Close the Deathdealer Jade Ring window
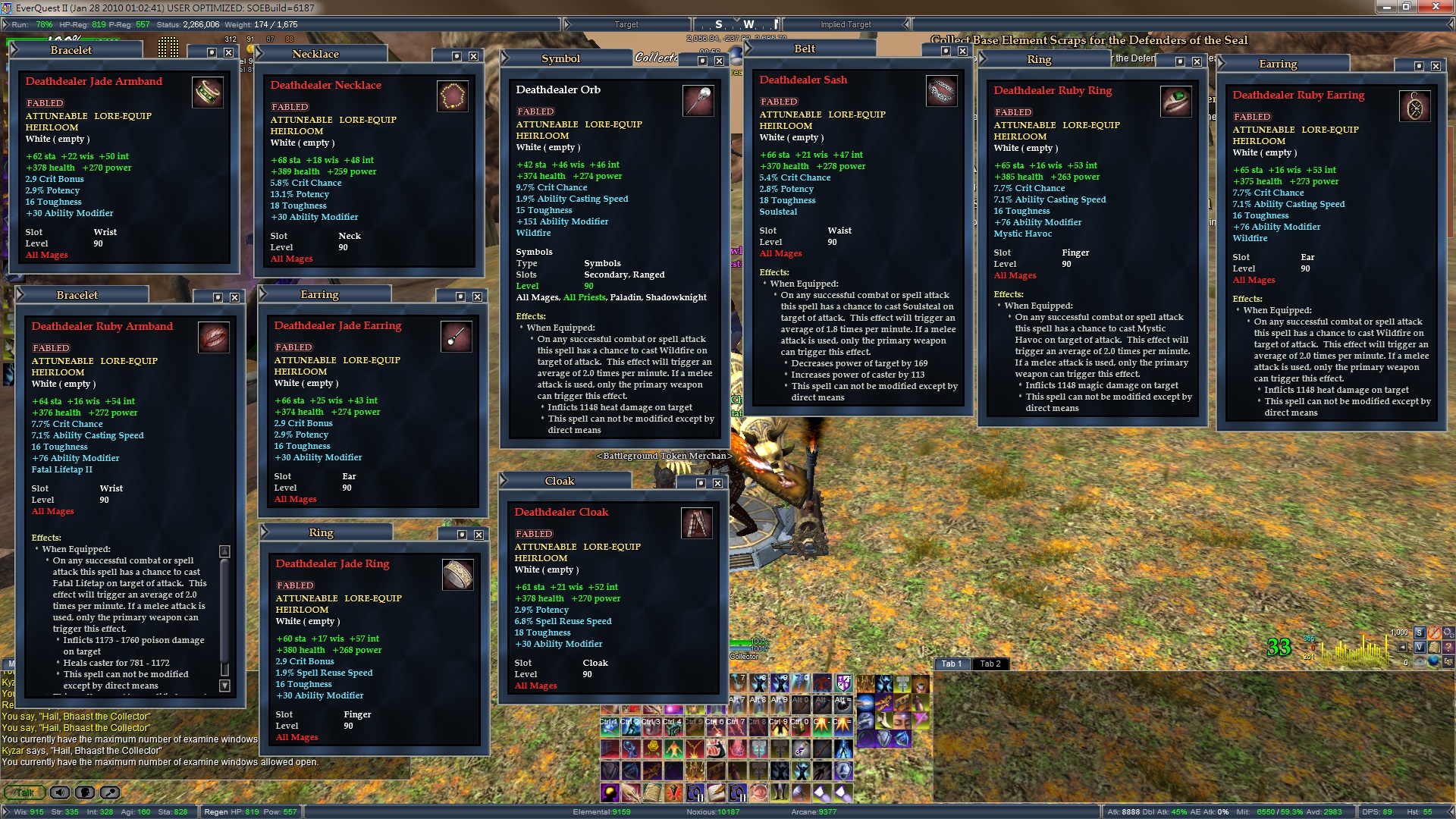 (x=479, y=535)
